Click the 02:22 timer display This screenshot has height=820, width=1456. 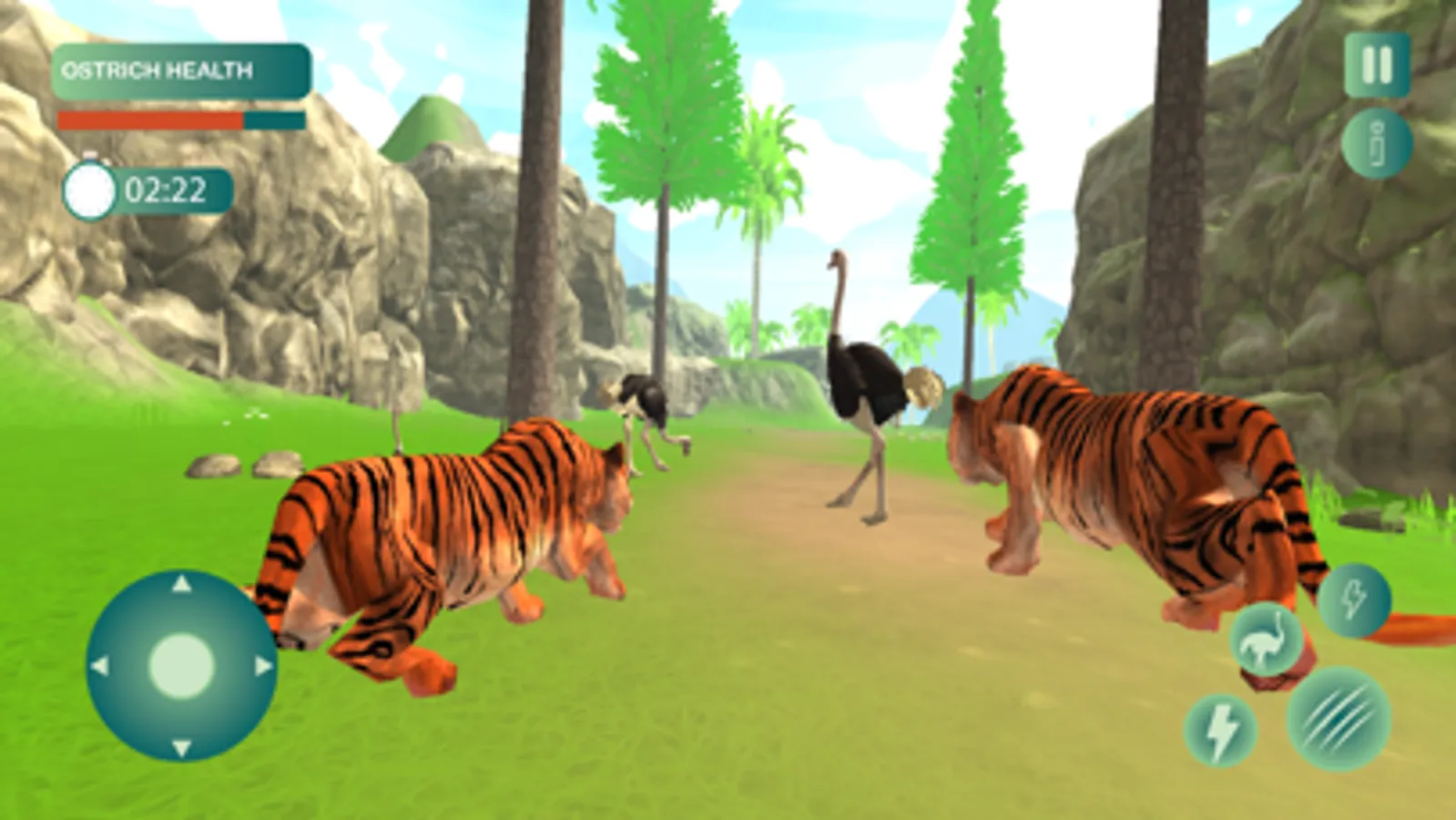click(x=168, y=190)
